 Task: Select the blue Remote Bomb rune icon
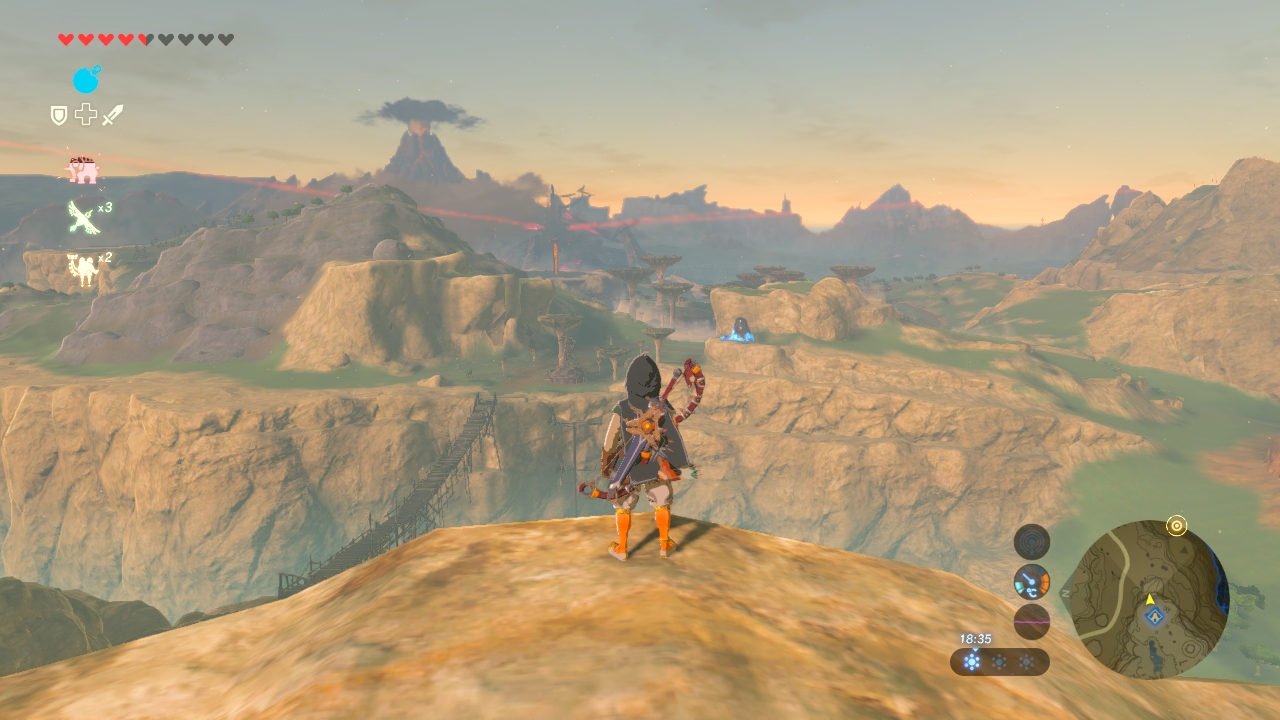pos(86,80)
